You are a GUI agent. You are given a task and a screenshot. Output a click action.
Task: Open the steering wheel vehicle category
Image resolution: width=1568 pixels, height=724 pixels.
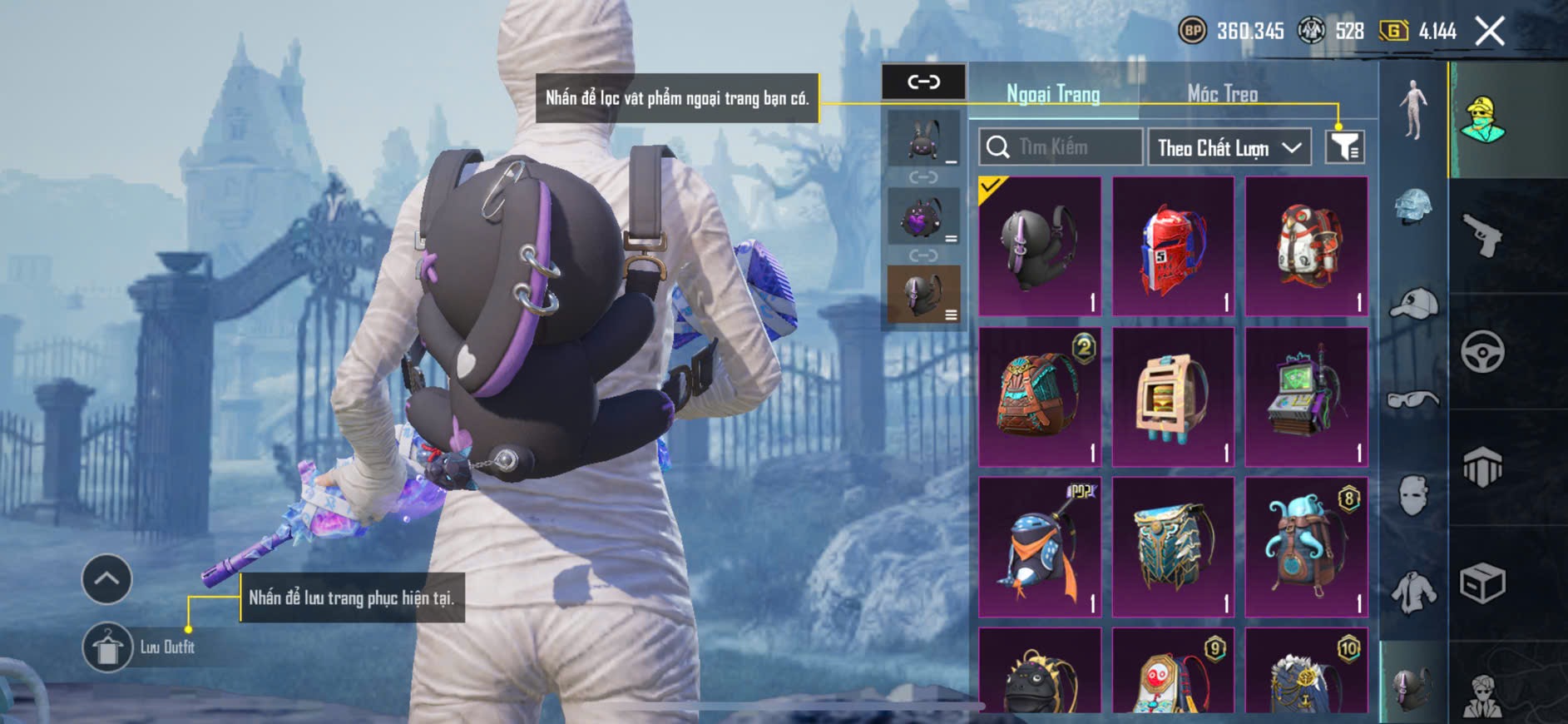(1482, 351)
